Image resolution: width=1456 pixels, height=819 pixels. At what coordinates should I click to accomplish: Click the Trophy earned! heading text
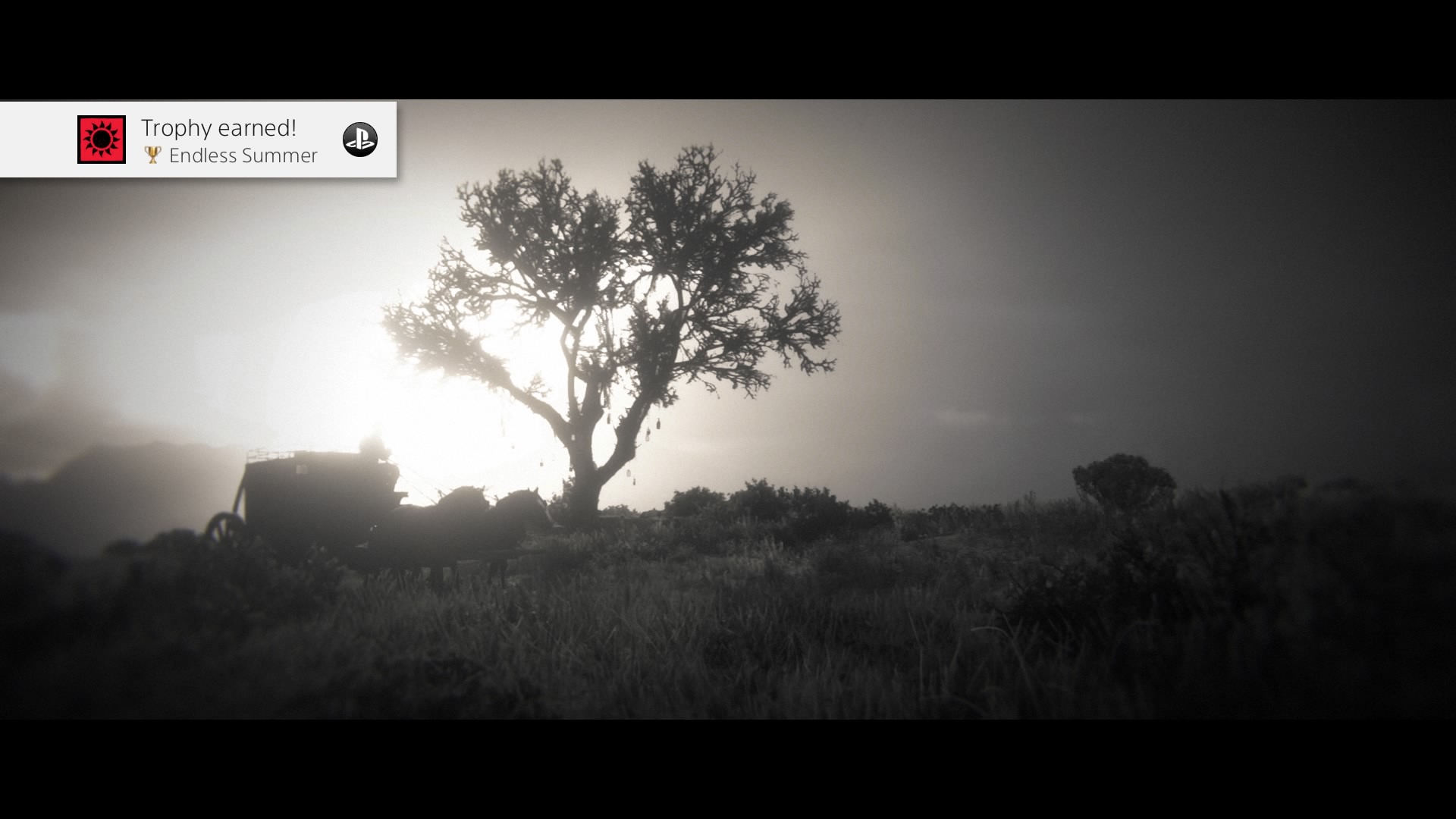[x=217, y=127]
